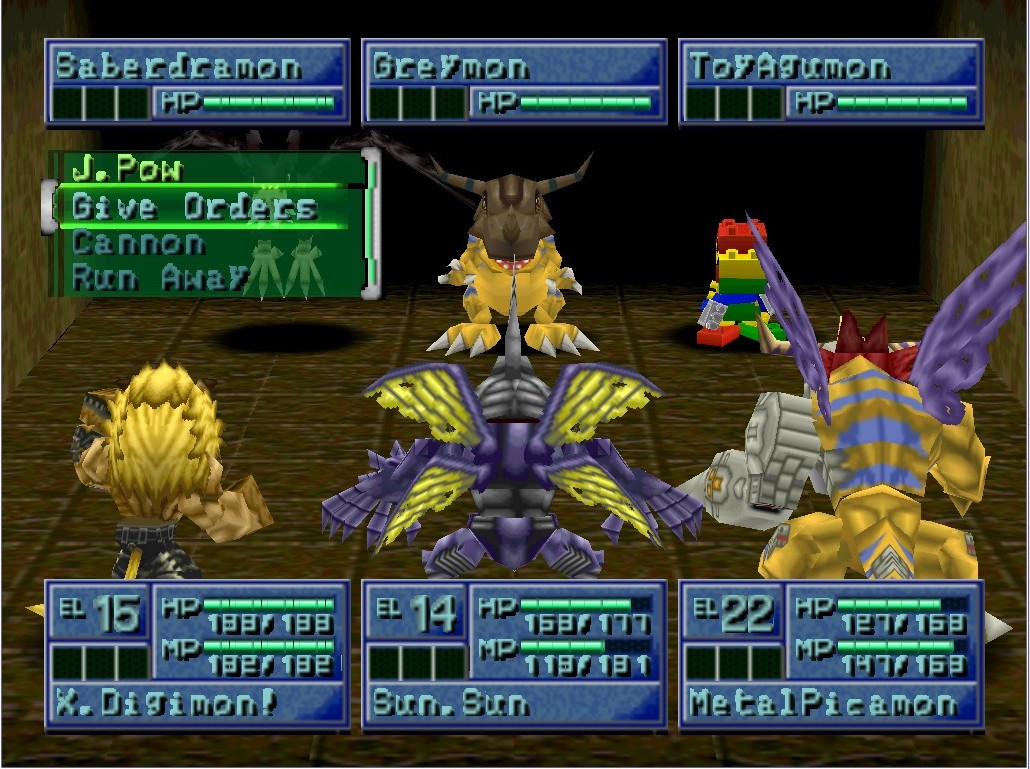Select the X.Digimon! party panel
This screenshot has width=1030, height=769.
pyautogui.click(x=197, y=655)
